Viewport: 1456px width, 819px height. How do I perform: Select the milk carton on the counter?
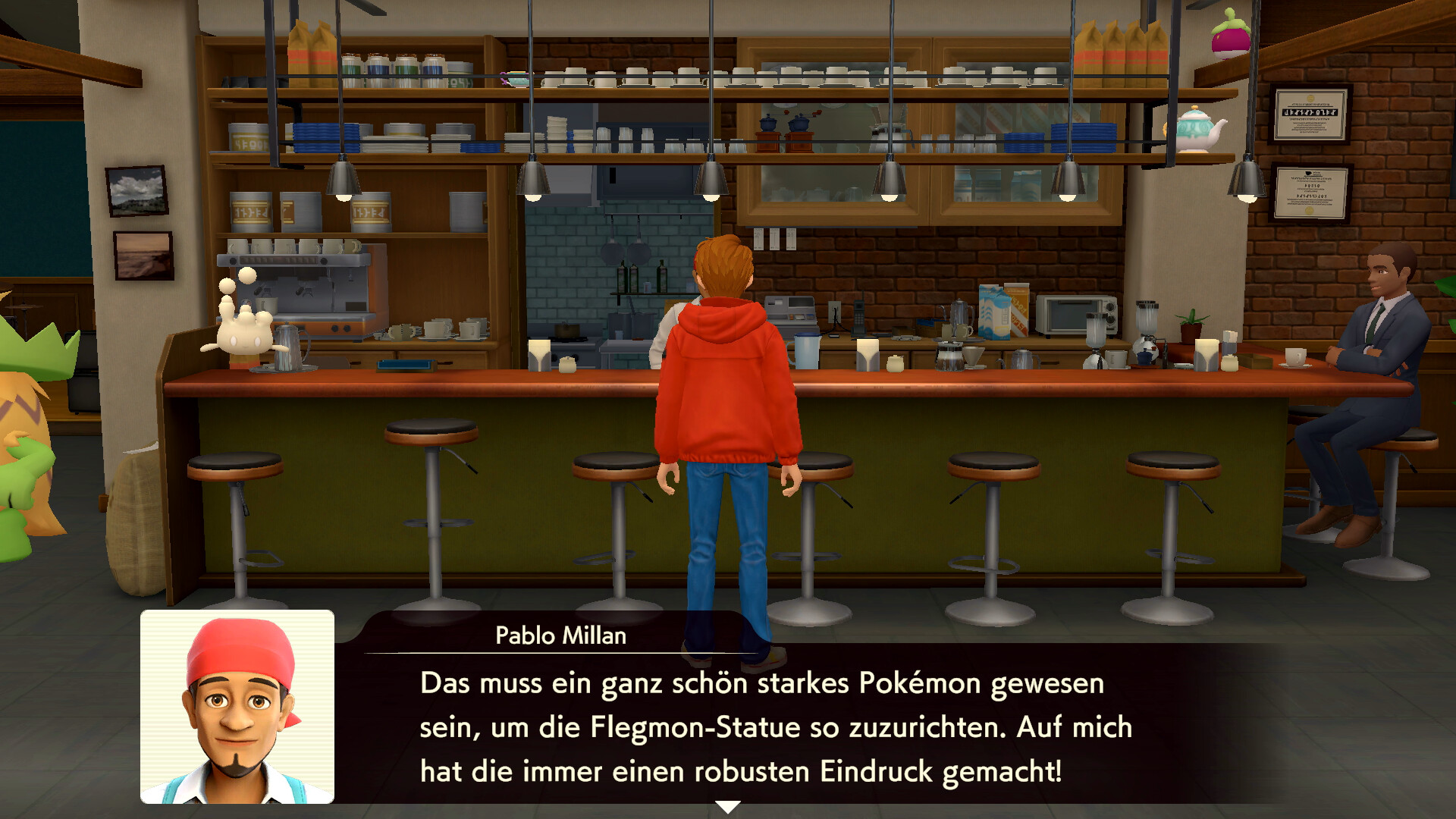993,311
